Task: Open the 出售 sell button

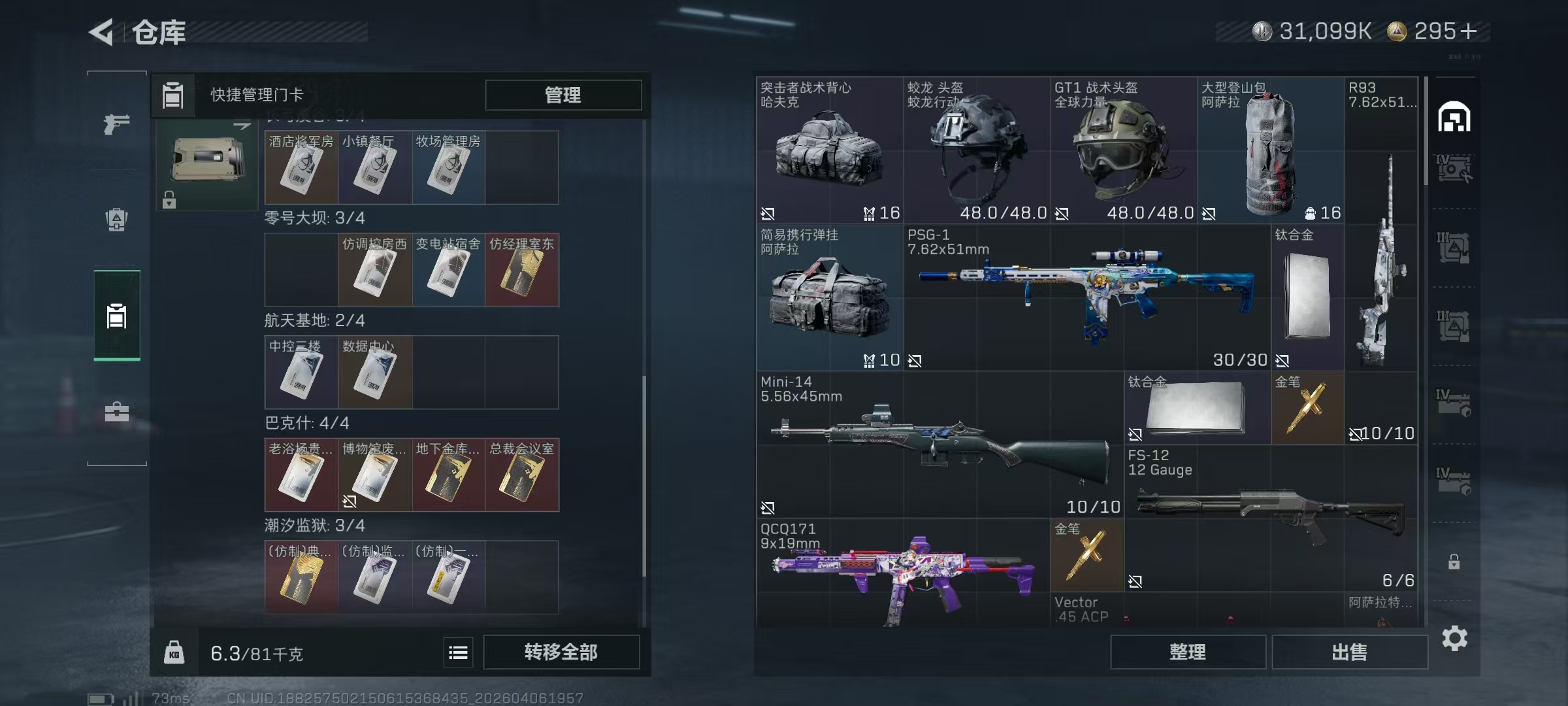Action: [1349, 652]
